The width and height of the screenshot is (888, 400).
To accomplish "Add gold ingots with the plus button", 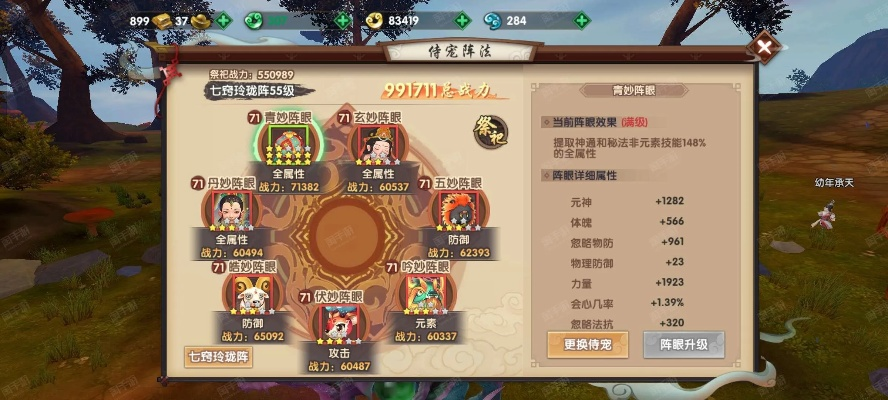I will (222, 20).
